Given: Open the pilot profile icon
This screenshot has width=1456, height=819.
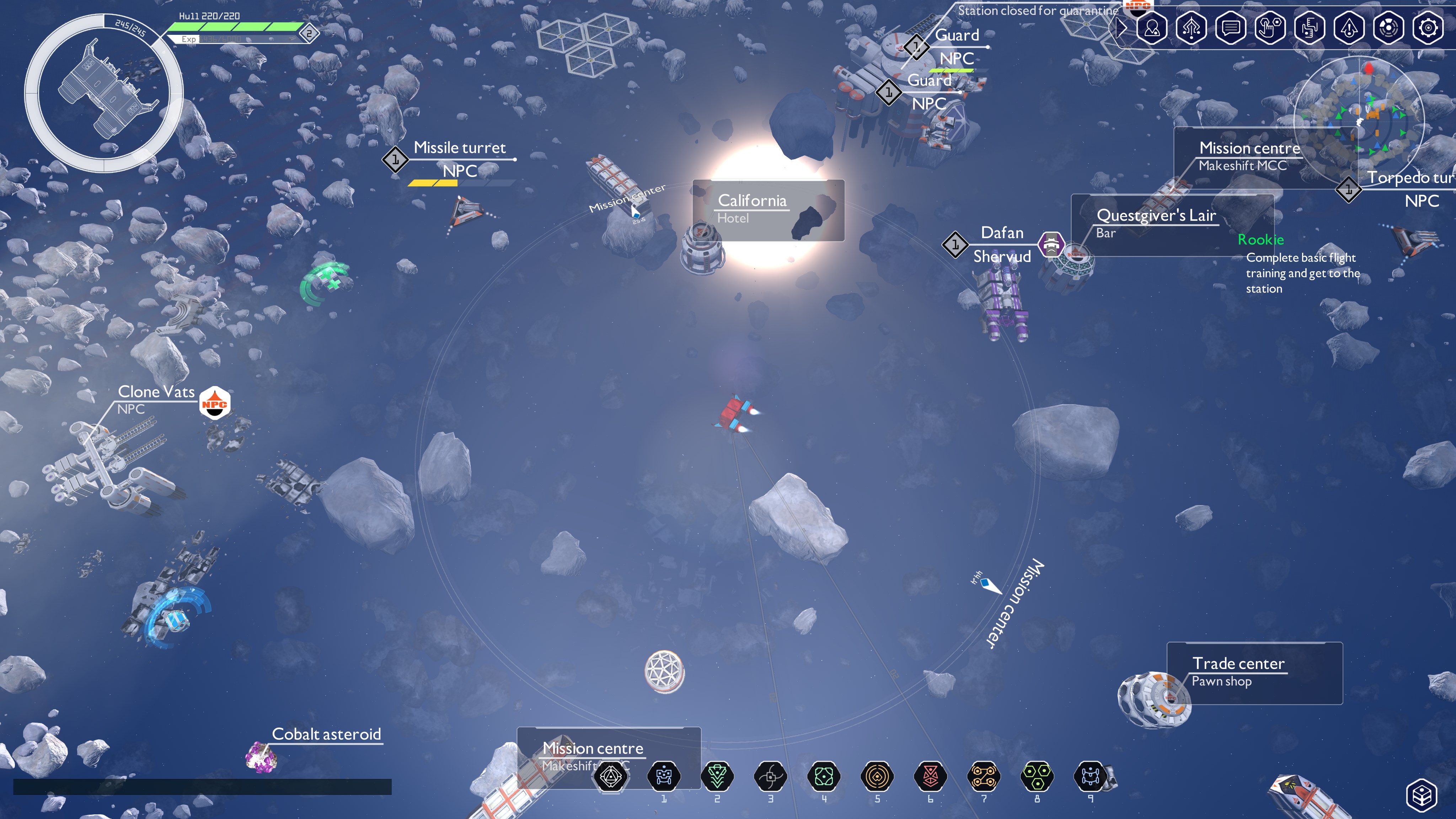Looking at the screenshot, I should click(1152, 28).
